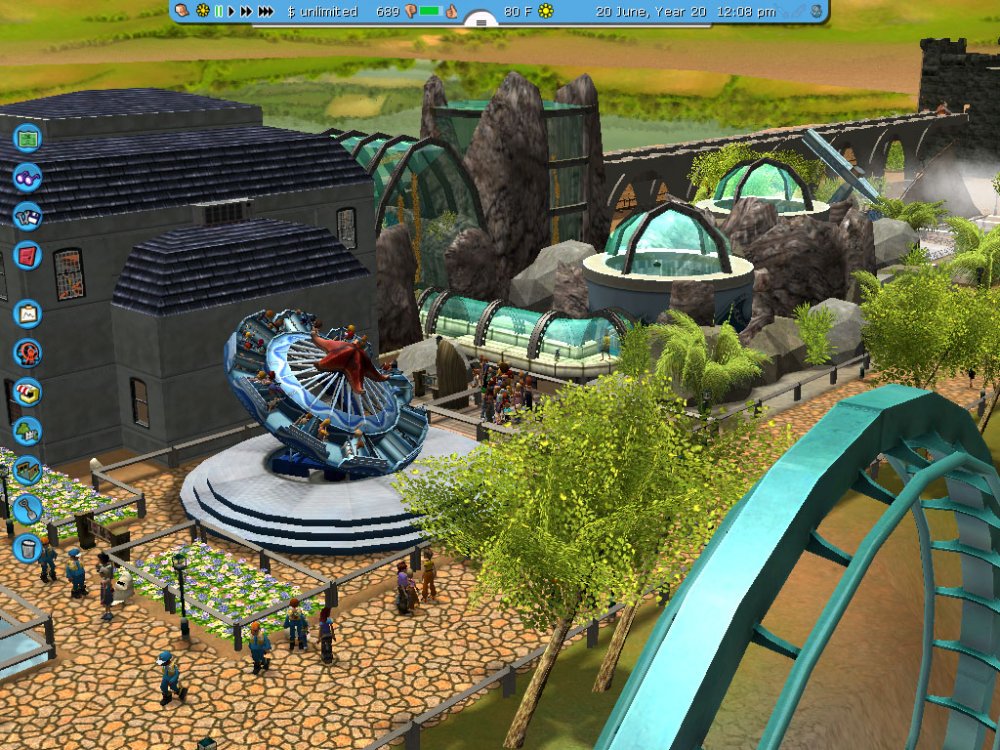This screenshot has width=1000, height=750.
Task: Open the scenery menu with tree icon
Action: (27, 430)
